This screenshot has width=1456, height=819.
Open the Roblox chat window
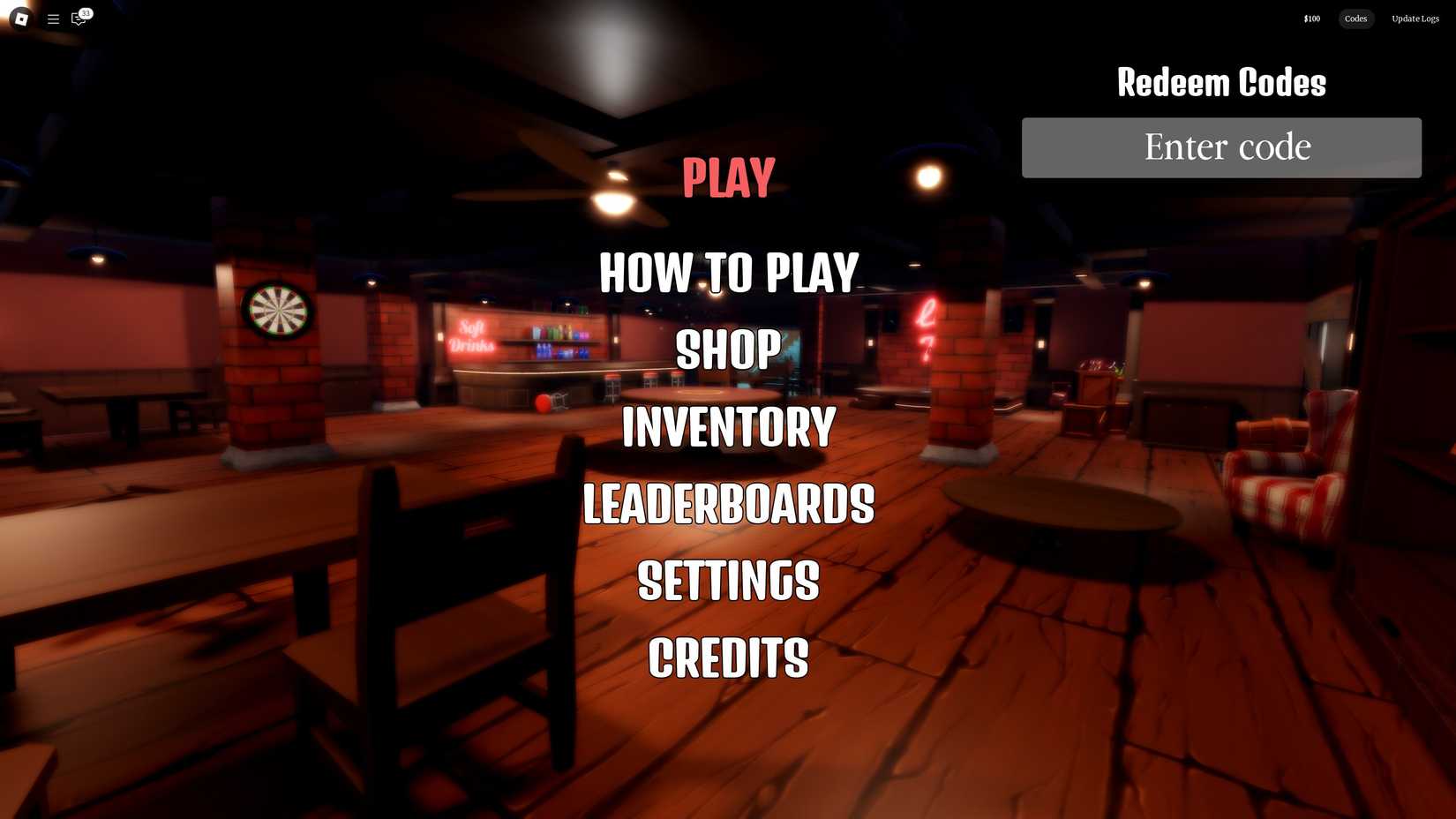click(78, 19)
